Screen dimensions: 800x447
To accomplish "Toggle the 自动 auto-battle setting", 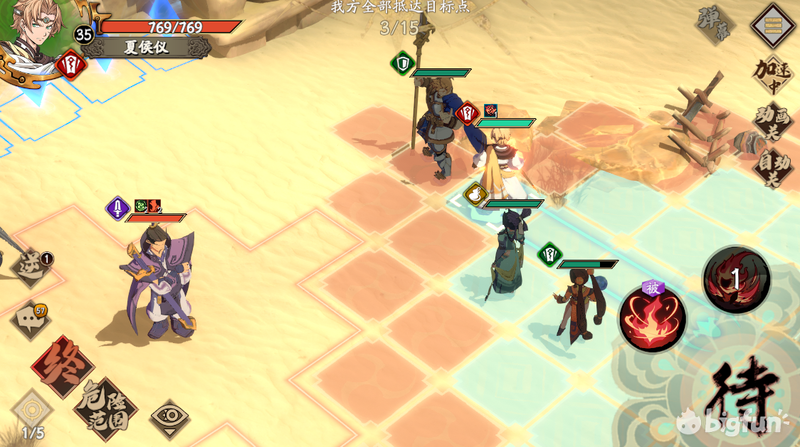I will click(771, 168).
